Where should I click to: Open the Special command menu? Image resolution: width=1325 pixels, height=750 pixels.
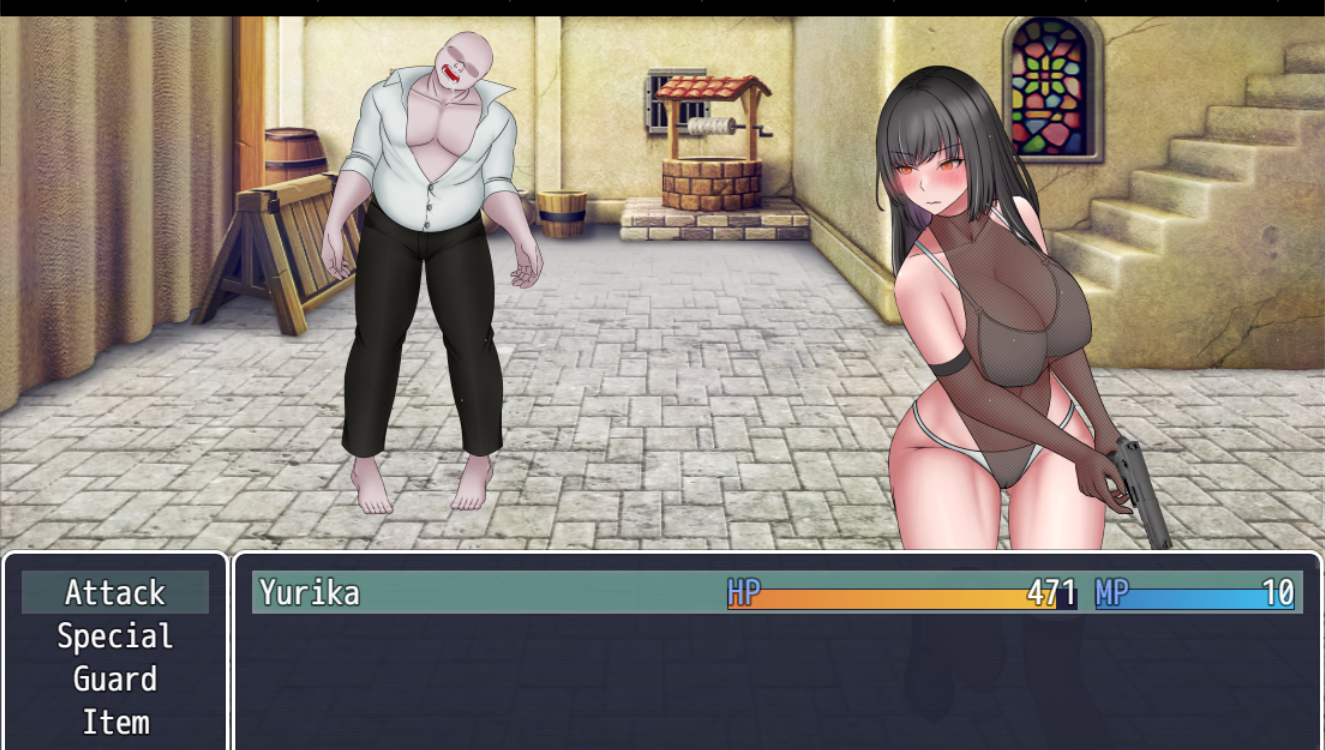click(x=115, y=636)
